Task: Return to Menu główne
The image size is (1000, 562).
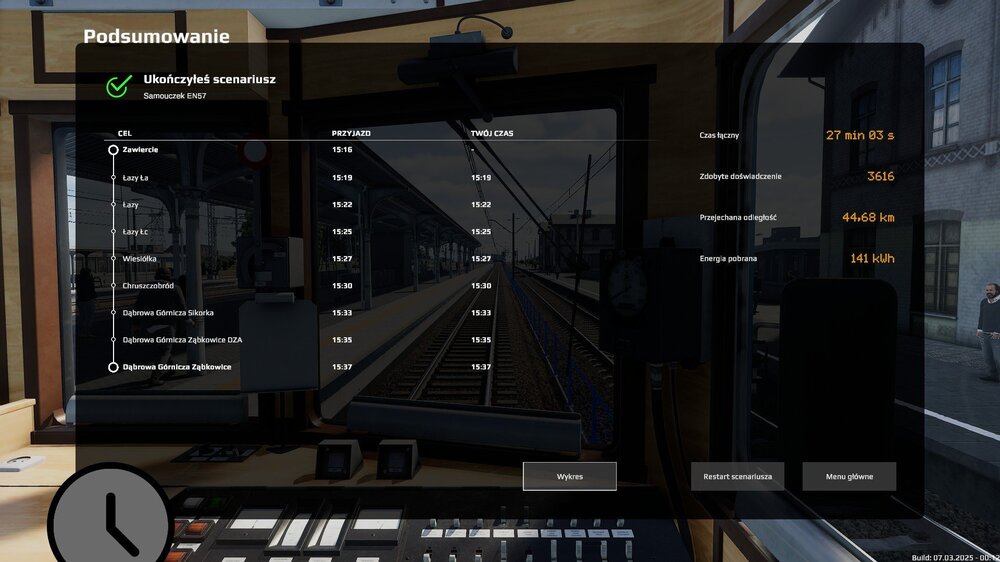Action: pyautogui.click(x=849, y=477)
